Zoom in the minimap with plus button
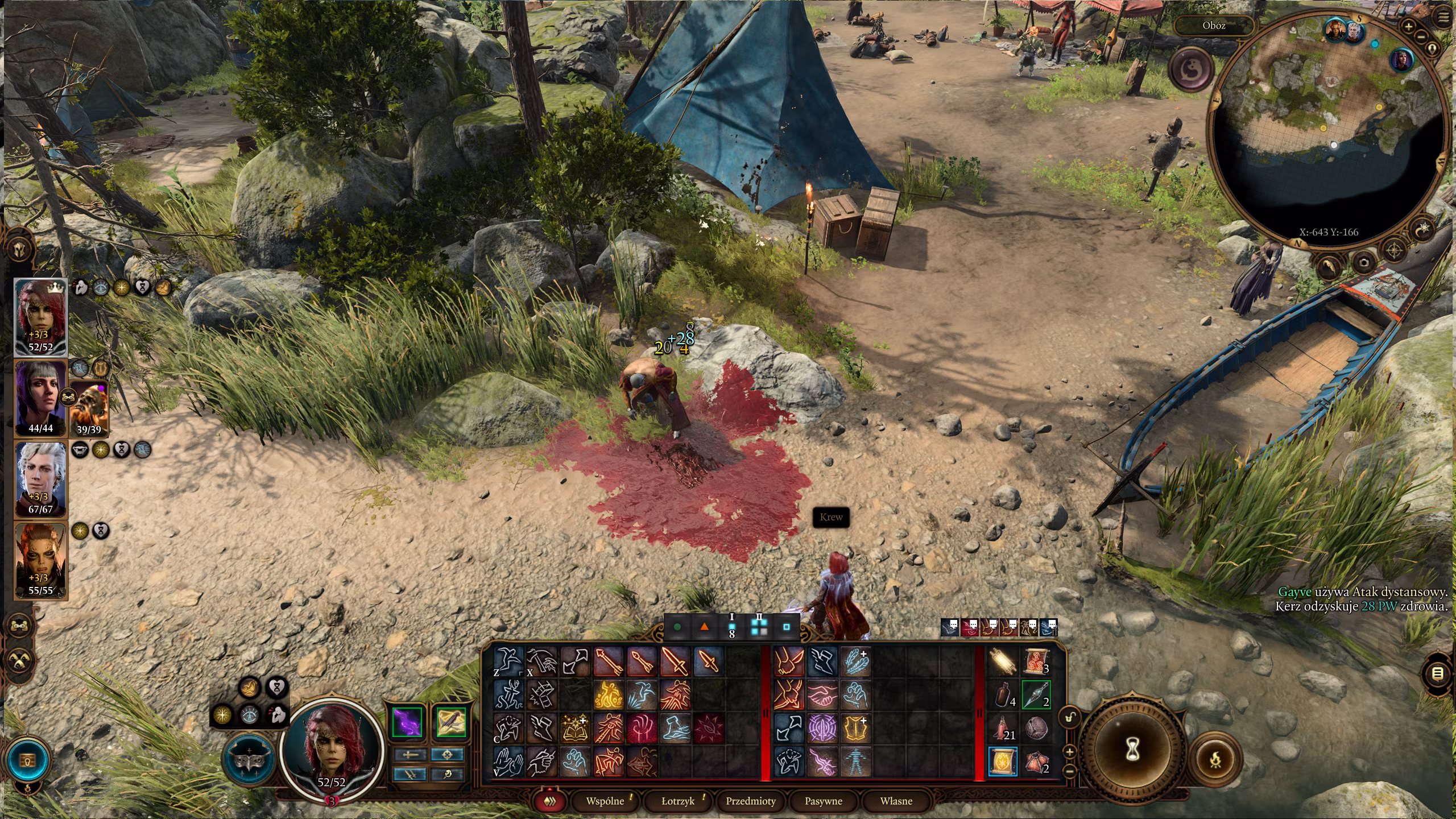This screenshot has width=1456, height=819. pyautogui.click(x=1408, y=26)
